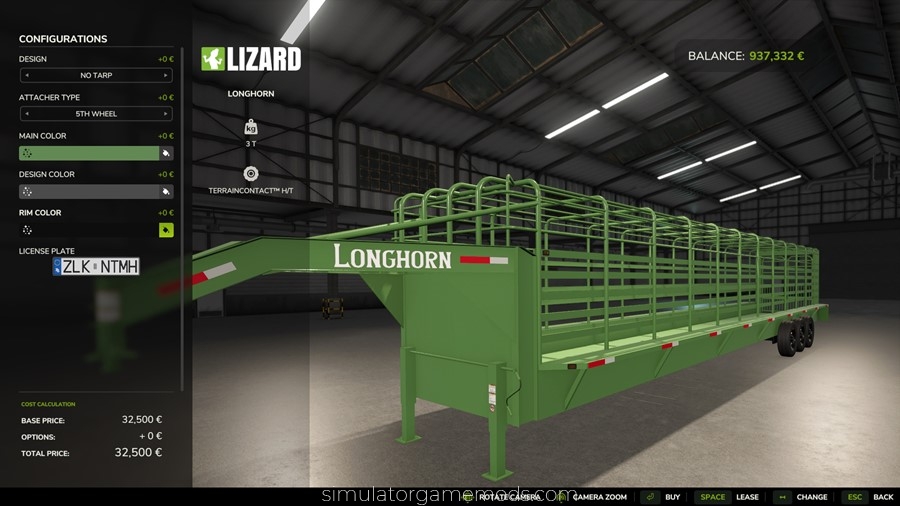Viewport: 900px width, 506px height.
Task: Switch Attacher Type to the previous option
Action: pyautogui.click(x=26, y=114)
